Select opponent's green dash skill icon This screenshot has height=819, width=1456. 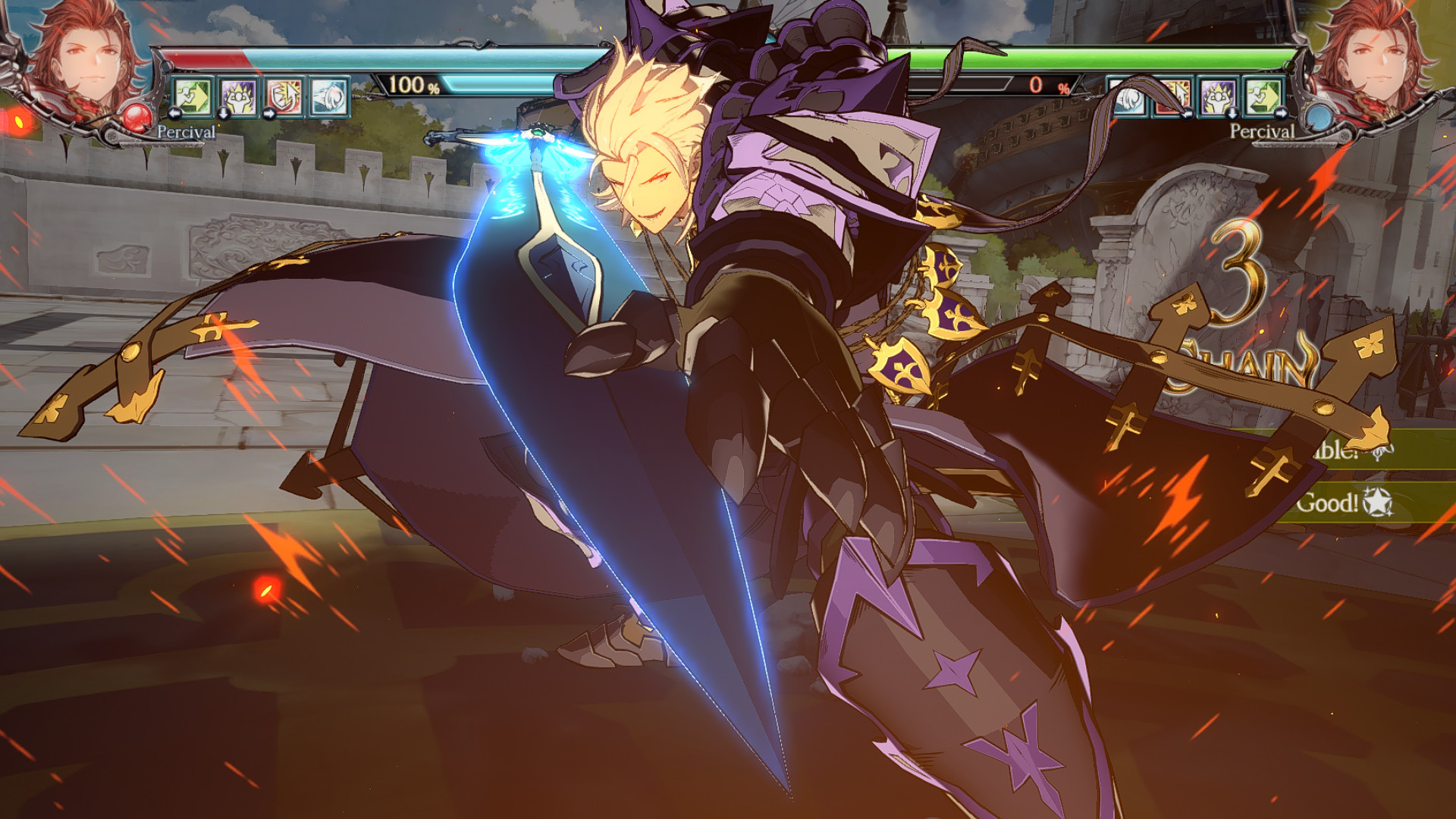tap(1263, 96)
